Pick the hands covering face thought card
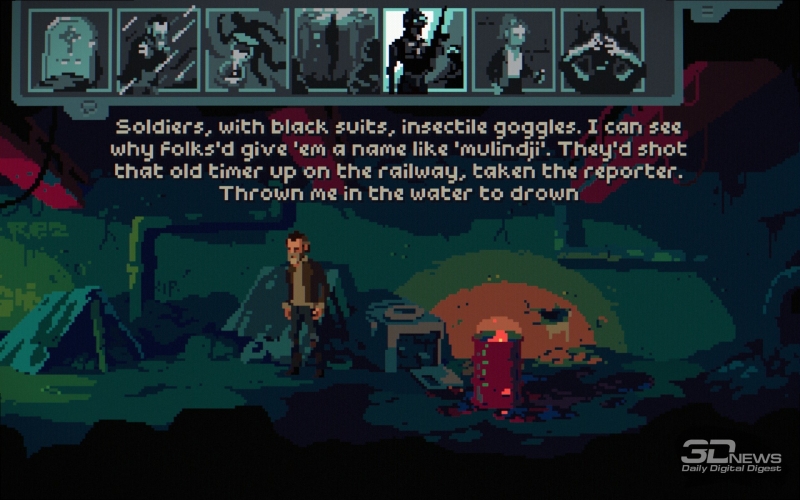Screen dimensions: 800x500 point(601,52)
